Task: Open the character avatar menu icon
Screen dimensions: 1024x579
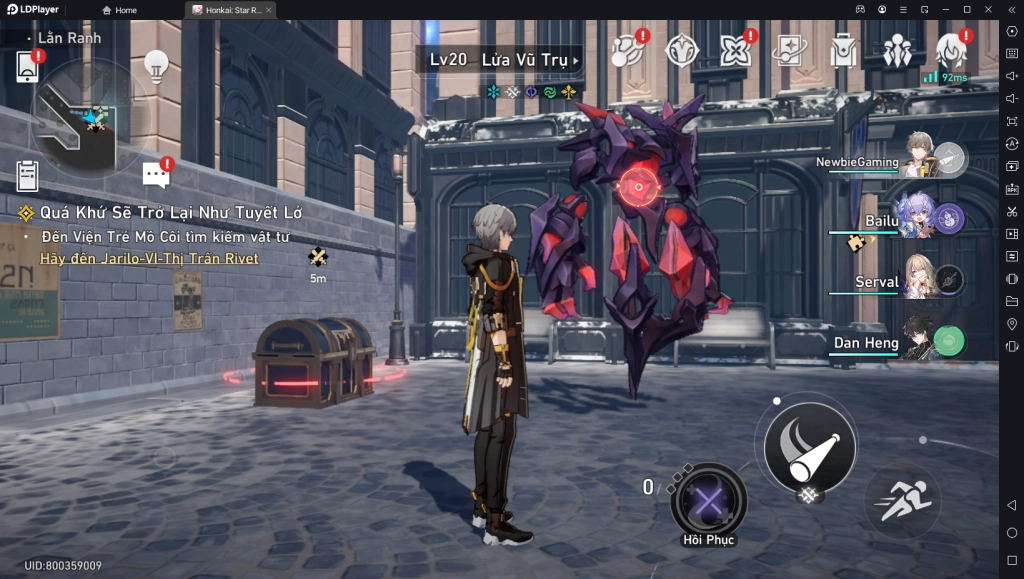Action: pyautogui.click(x=950, y=49)
